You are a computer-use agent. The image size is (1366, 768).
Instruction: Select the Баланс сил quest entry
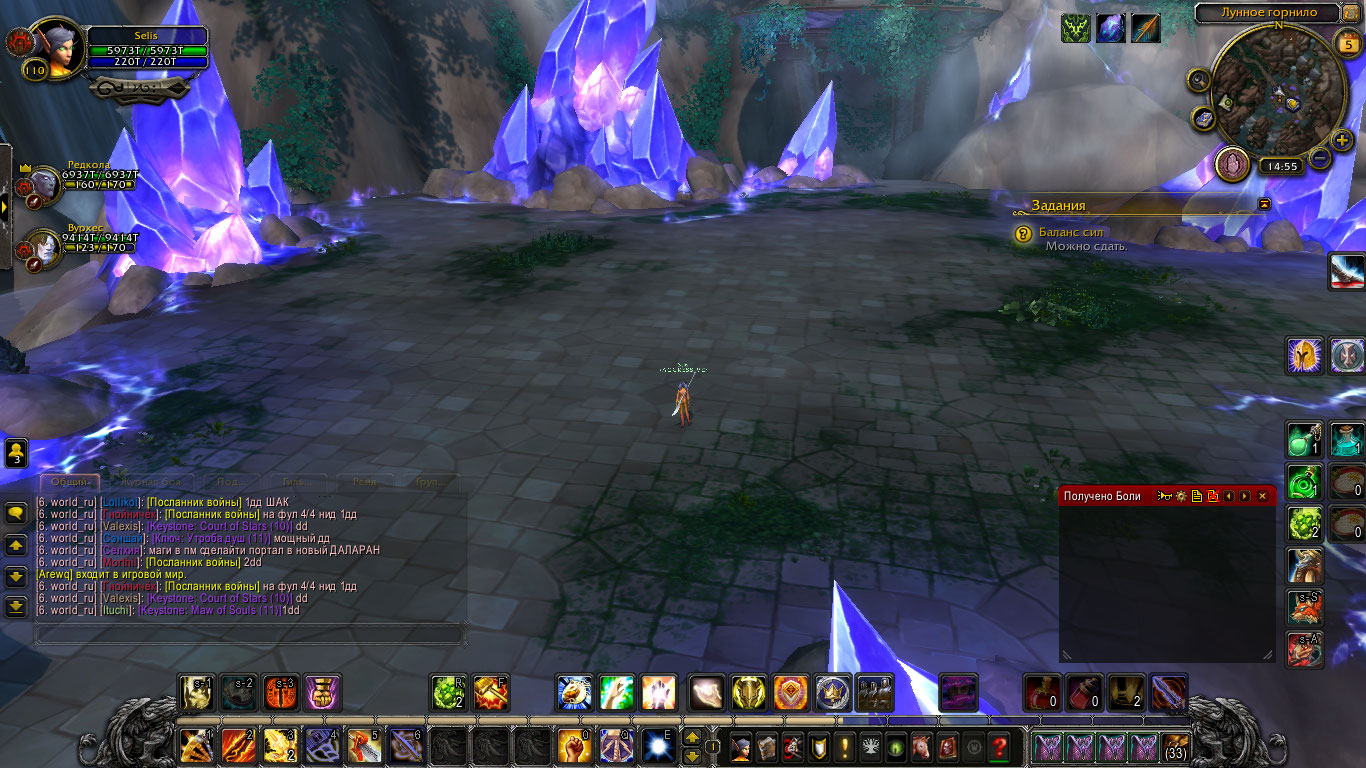pyautogui.click(x=1071, y=232)
